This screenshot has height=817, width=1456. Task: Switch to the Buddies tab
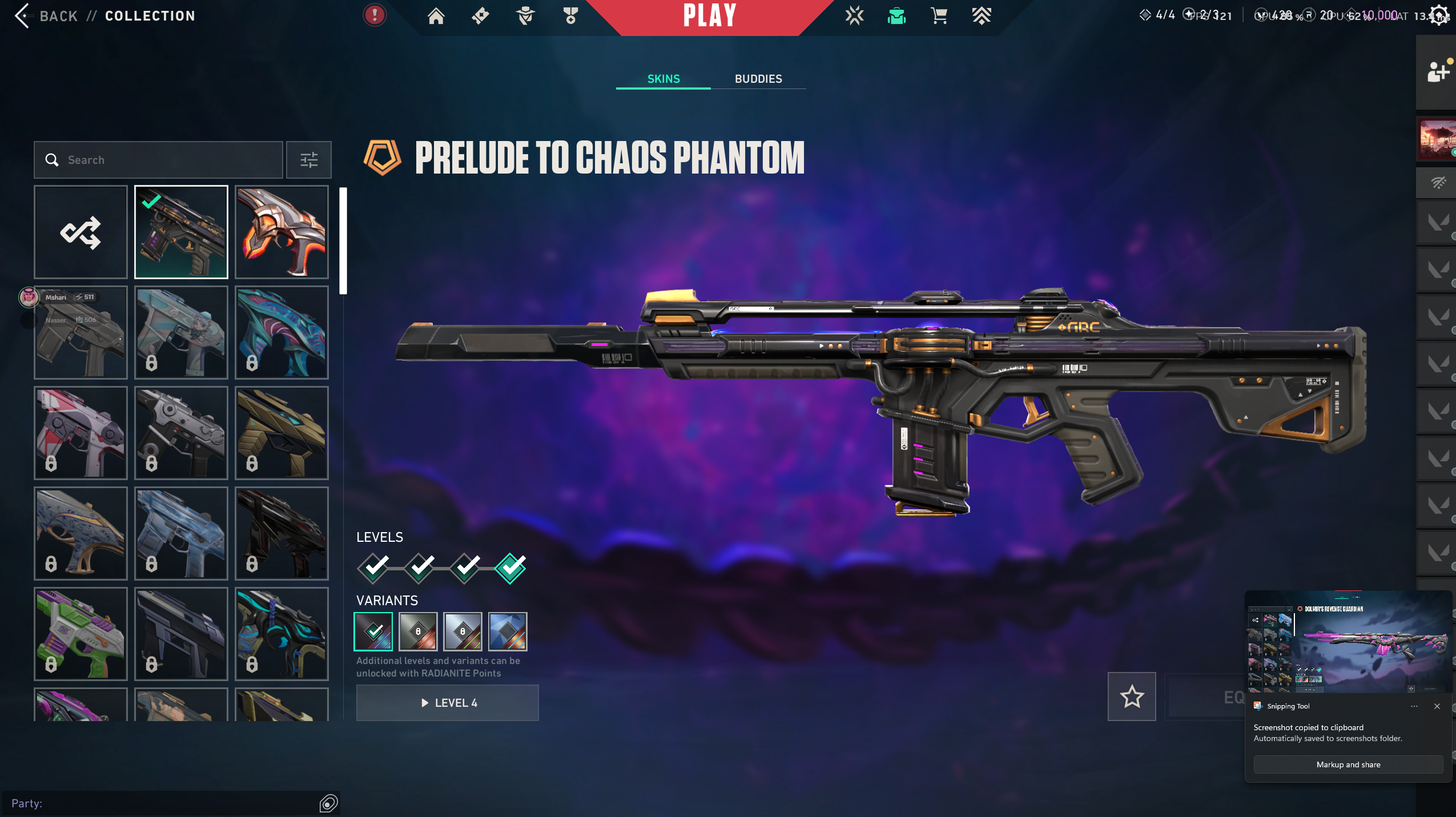758,79
